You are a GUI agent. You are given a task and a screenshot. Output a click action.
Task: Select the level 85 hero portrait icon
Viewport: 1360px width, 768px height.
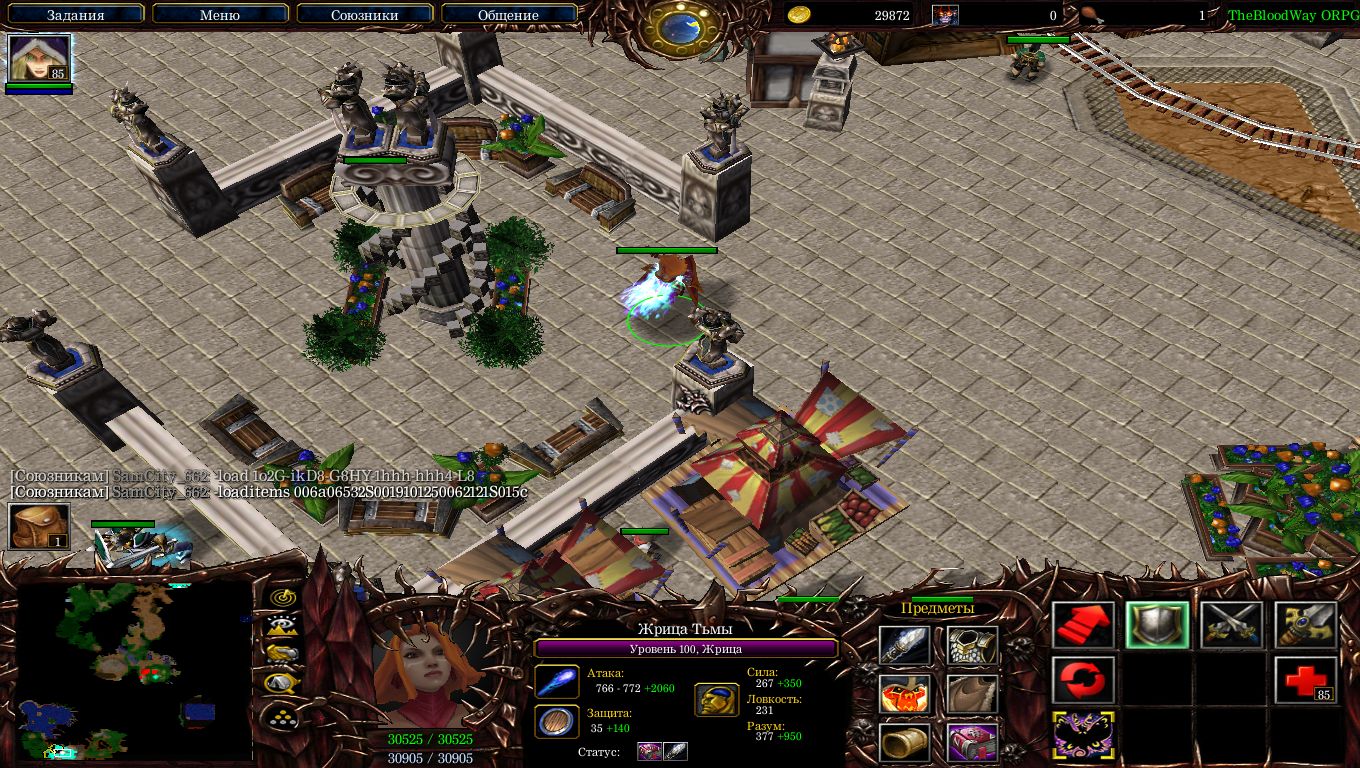[x=39, y=59]
